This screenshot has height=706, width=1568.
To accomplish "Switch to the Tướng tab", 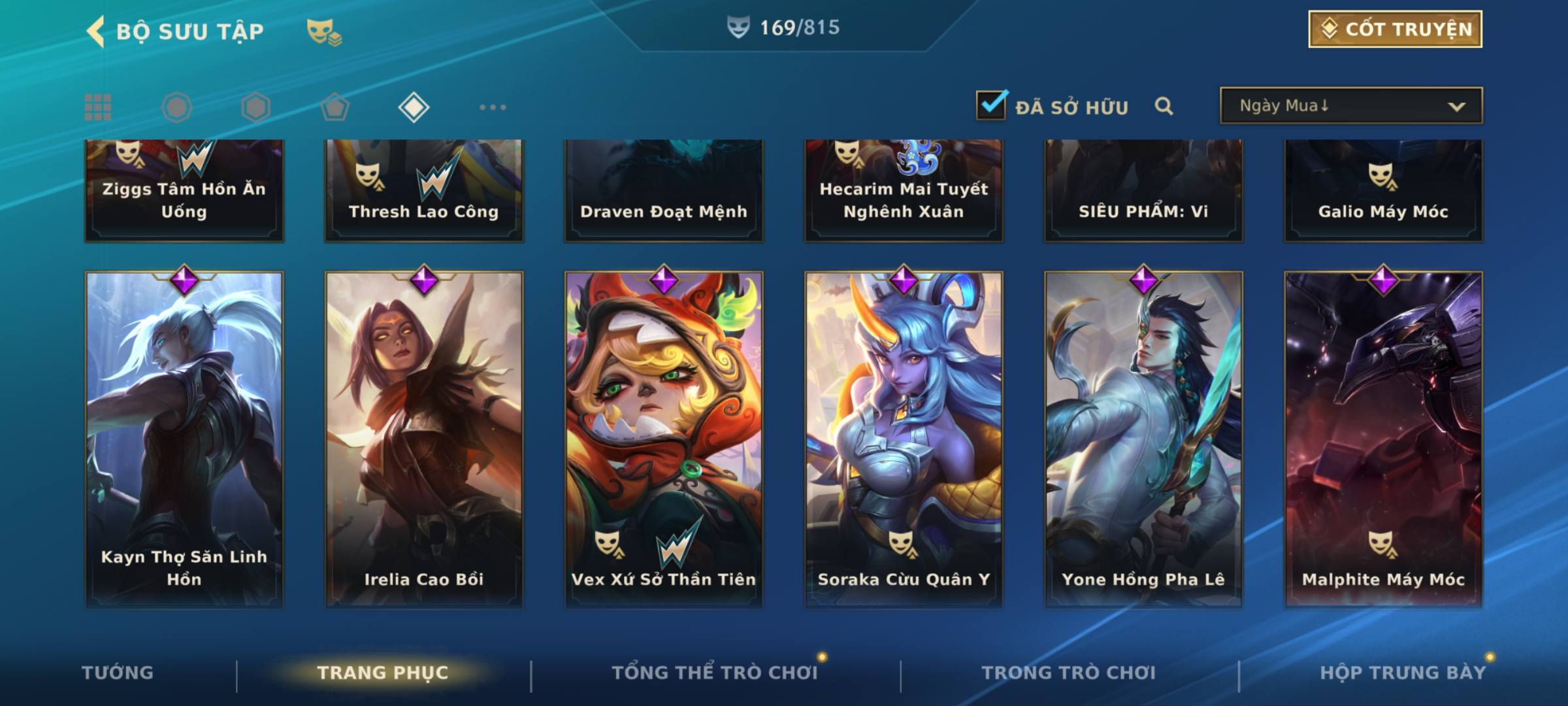I will pos(118,673).
